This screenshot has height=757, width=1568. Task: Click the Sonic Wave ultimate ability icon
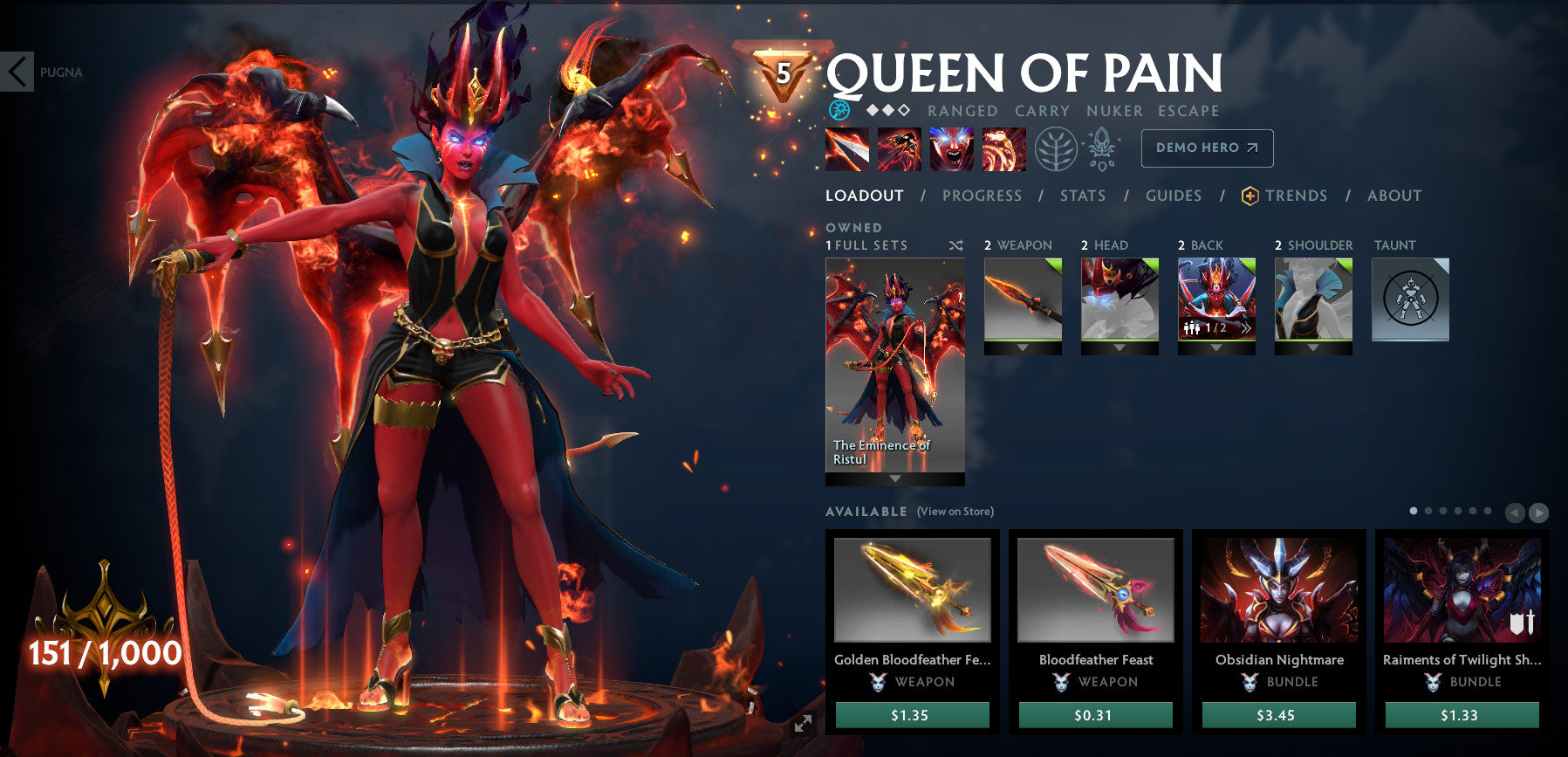(x=1003, y=148)
